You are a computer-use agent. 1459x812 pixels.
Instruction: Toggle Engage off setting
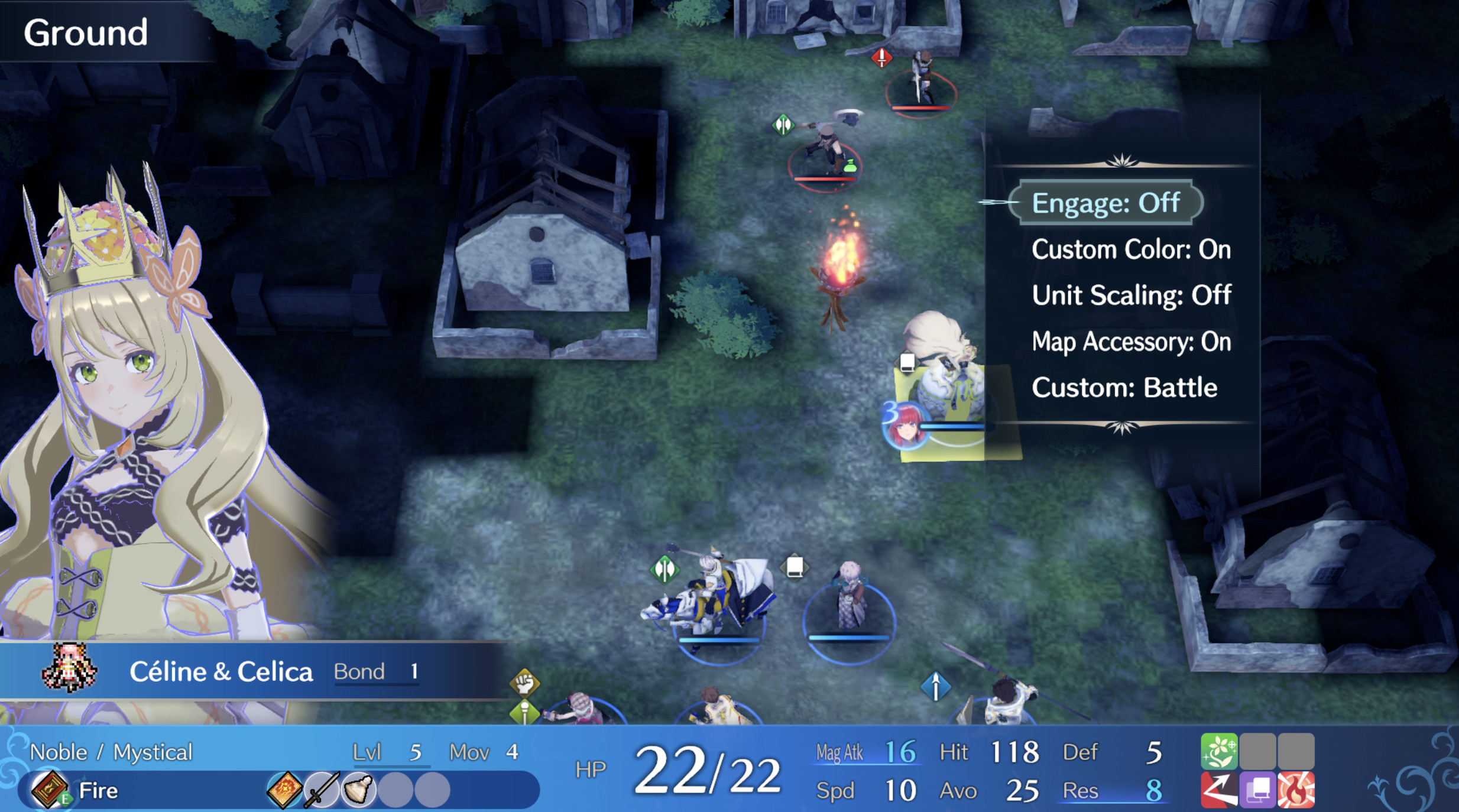pos(1105,203)
